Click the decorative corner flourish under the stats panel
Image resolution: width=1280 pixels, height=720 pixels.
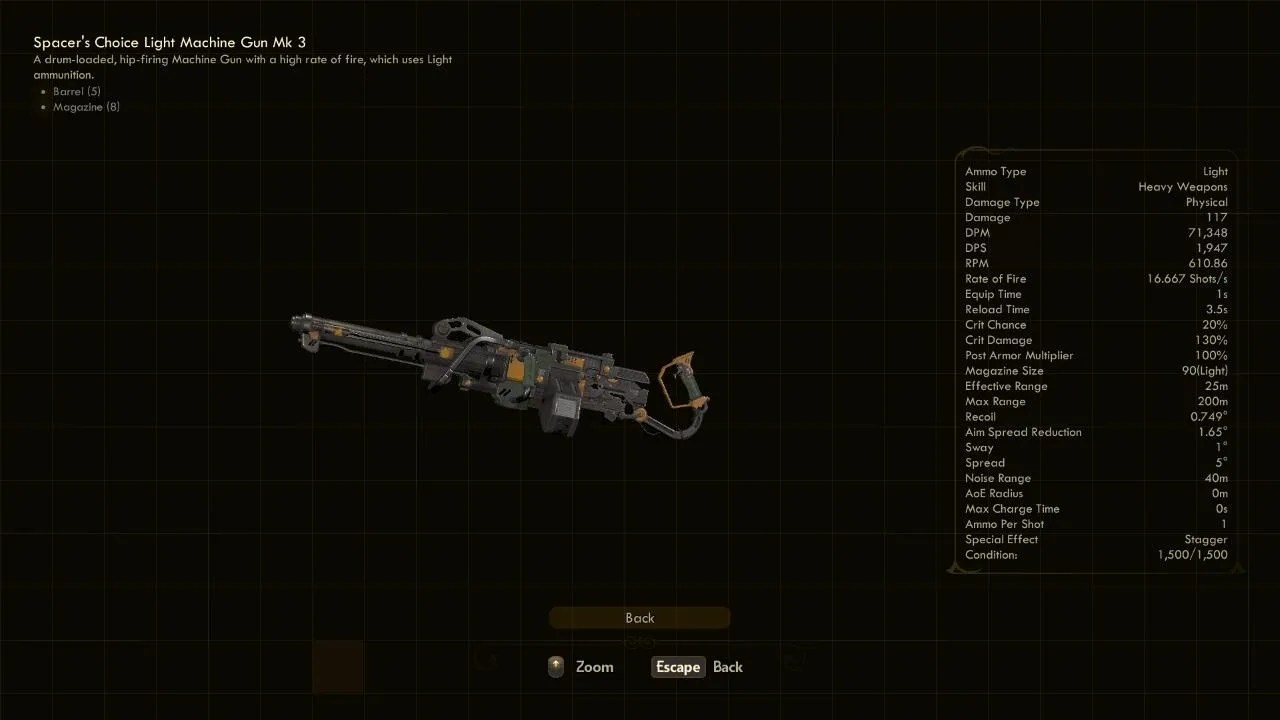point(962,566)
